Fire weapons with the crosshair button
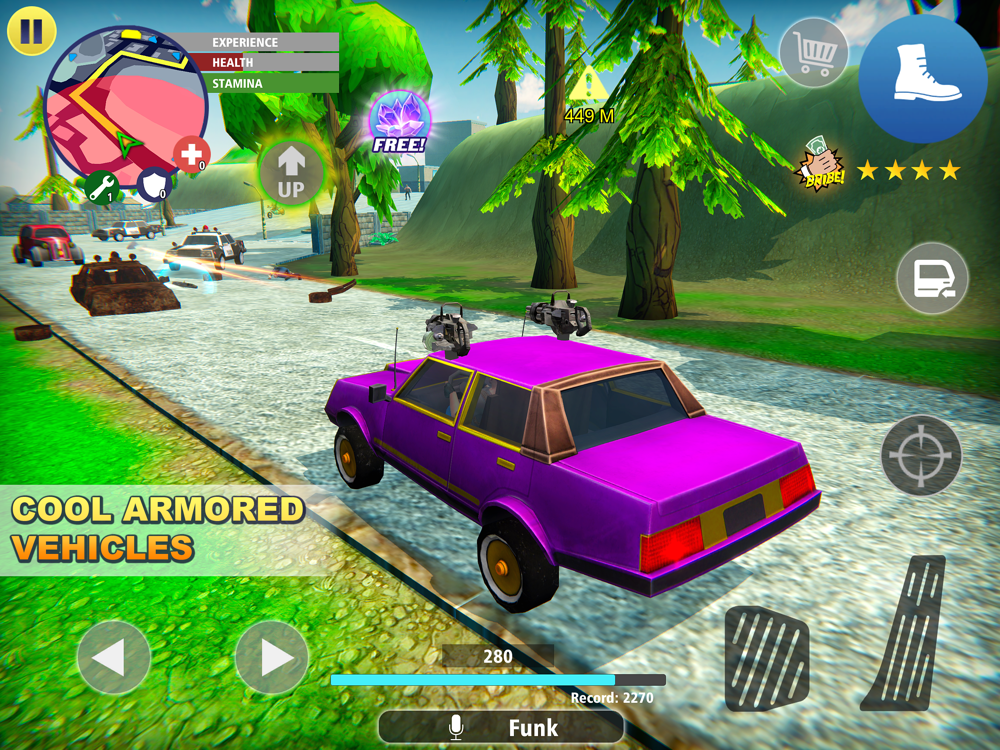The image size is (1000, 750). click(x=921, y=455)
